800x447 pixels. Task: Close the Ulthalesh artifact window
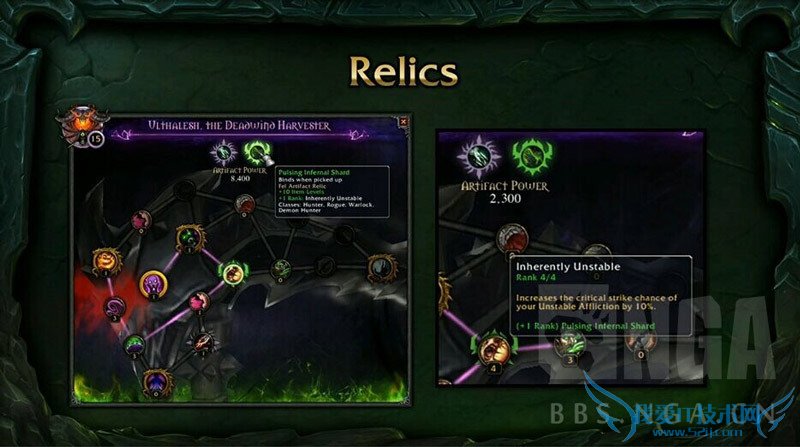pos(402,122)
